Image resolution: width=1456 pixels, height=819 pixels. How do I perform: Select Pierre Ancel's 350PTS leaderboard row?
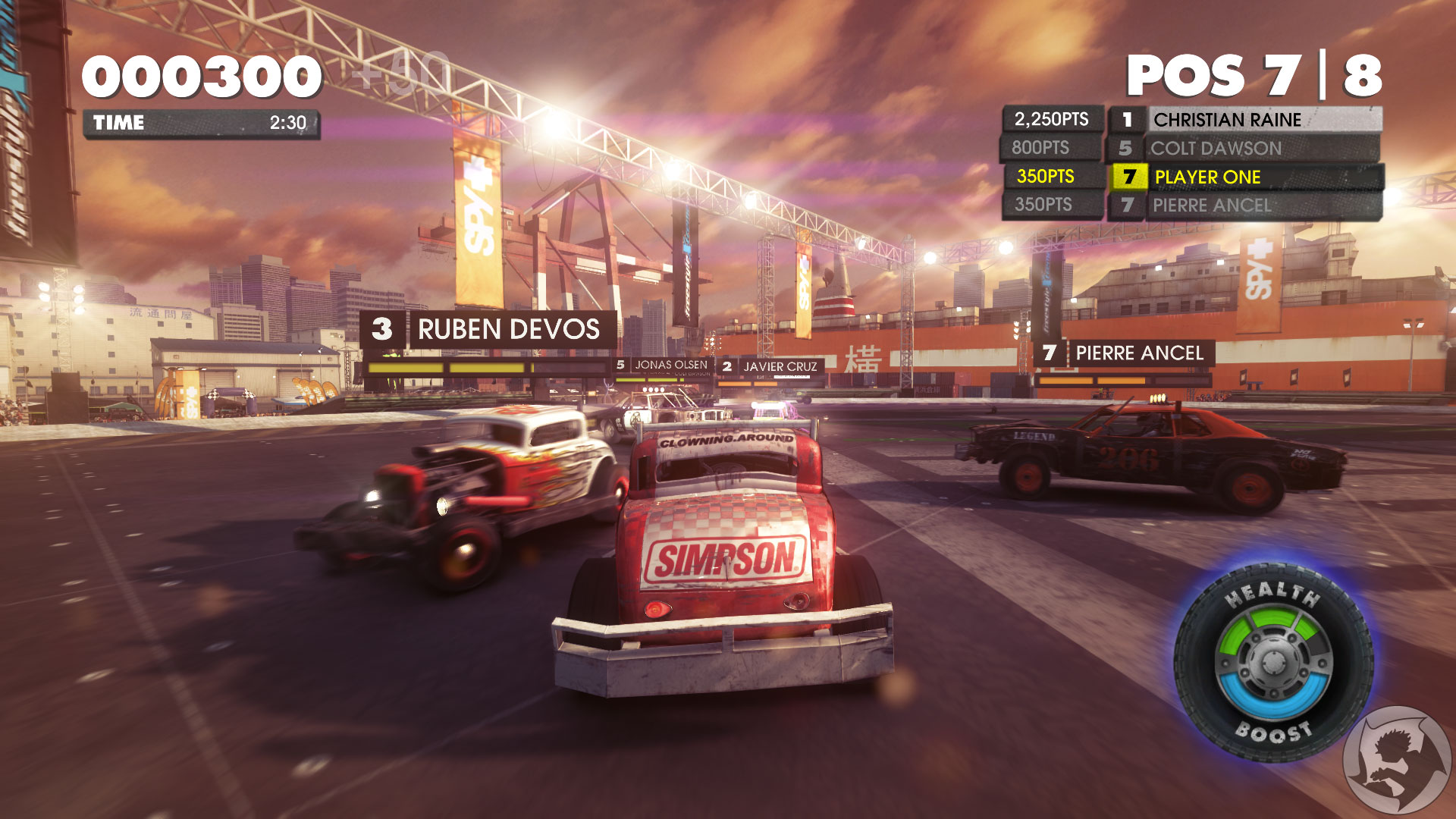click(x=1212, y=206)
